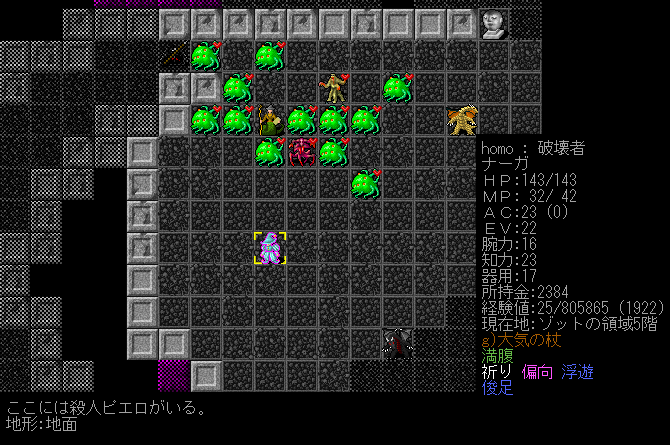Select the killer clown inside the yellow cursor

pos(270,248)
